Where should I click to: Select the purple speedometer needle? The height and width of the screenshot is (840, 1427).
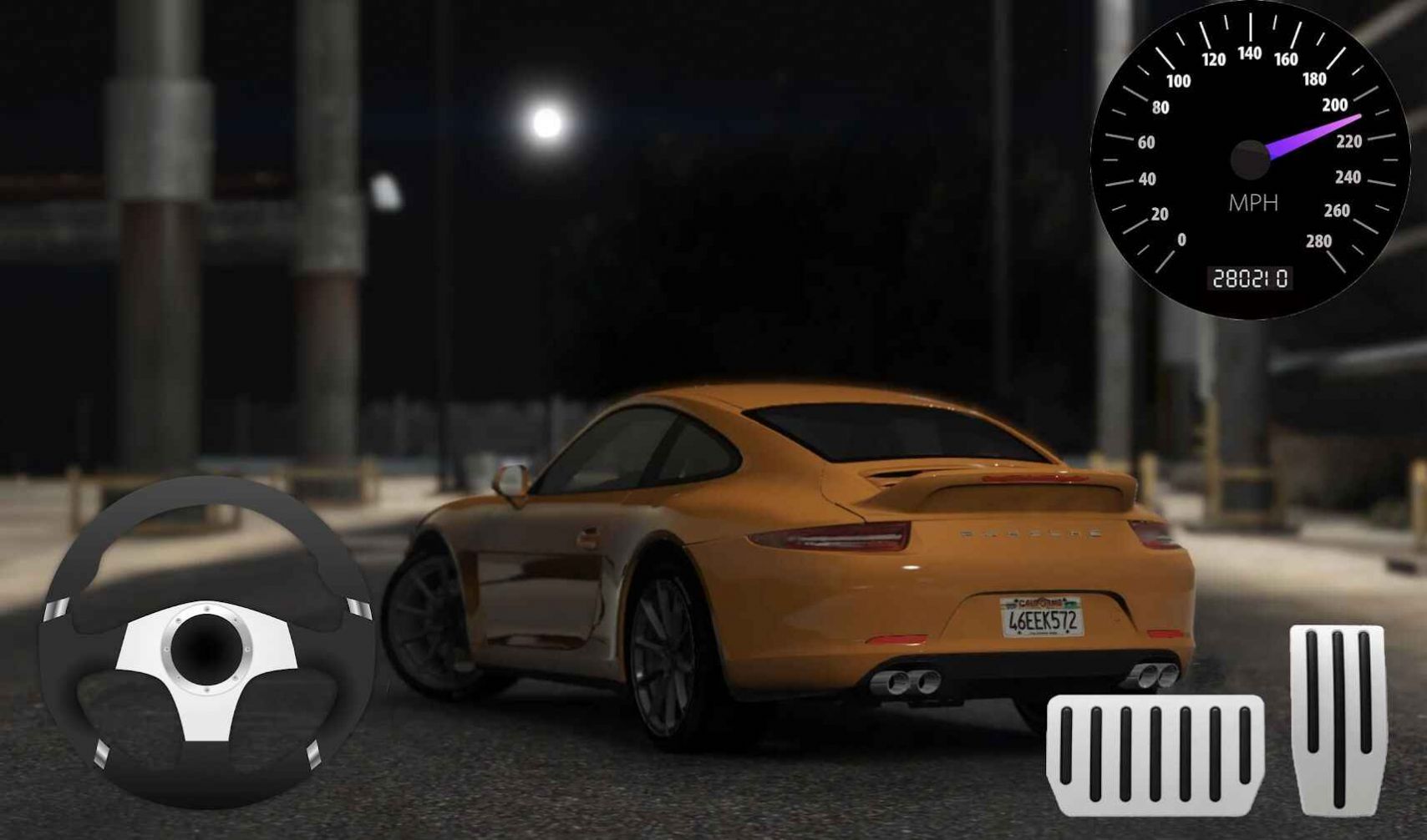(1312, 134)
